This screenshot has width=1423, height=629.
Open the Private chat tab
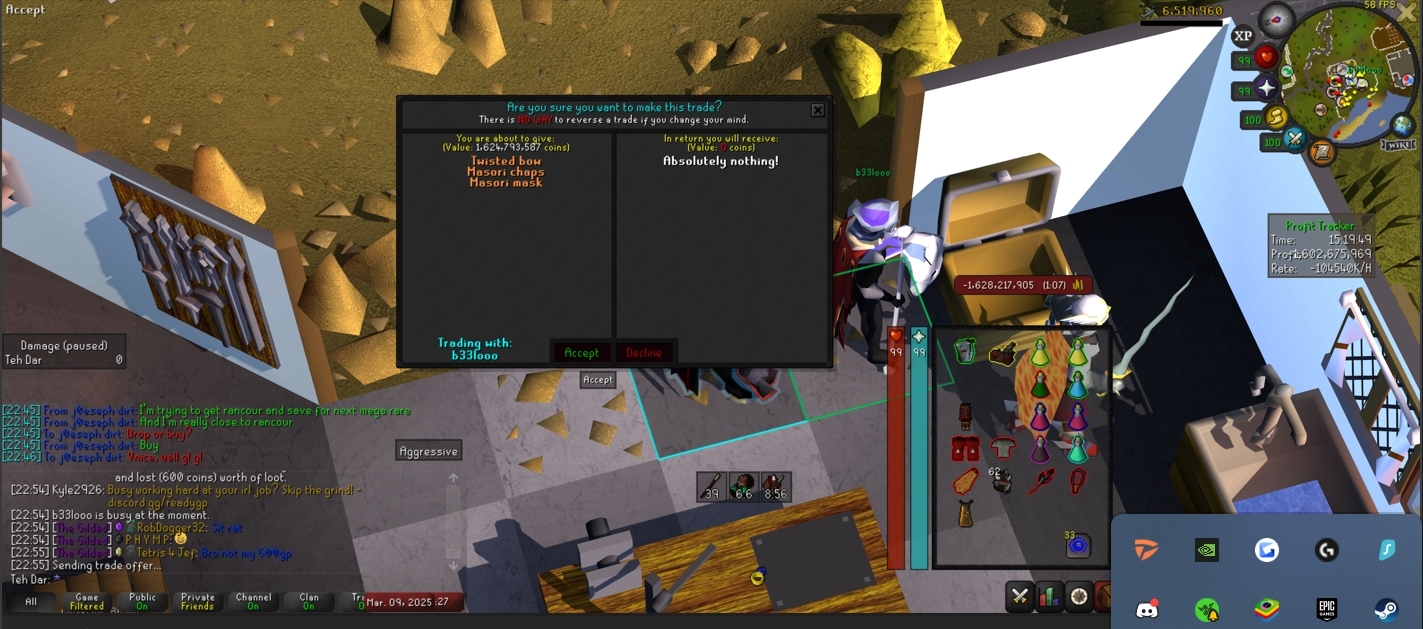pyautogui.click(x=198, y=602)
